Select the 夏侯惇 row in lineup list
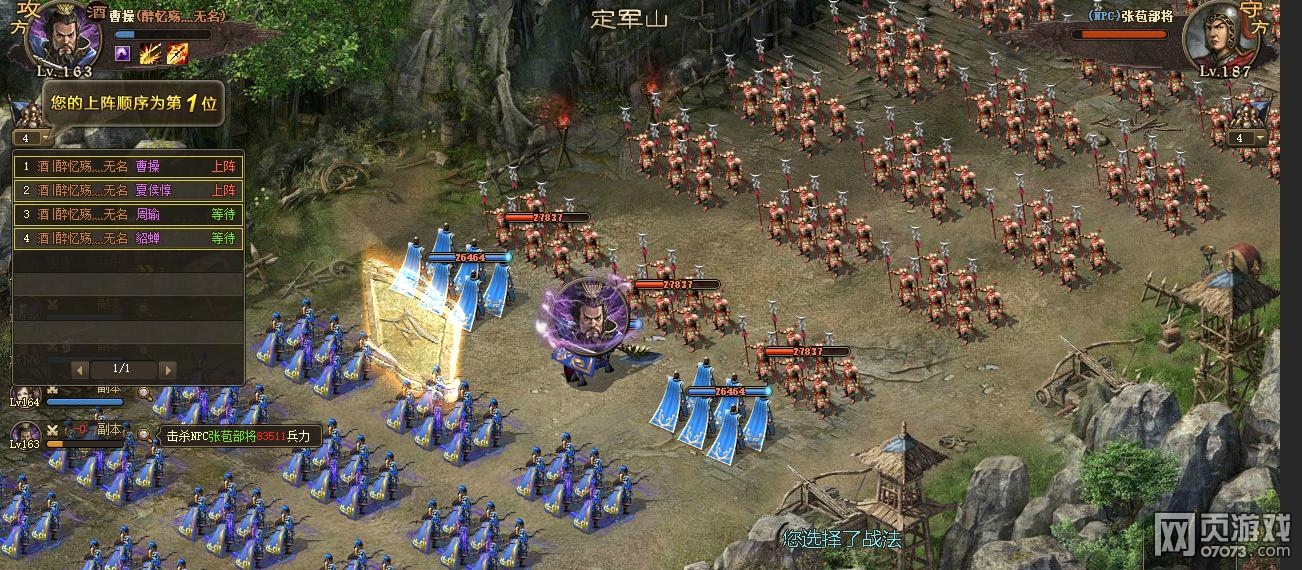The height and width of the screenshot is (570, 1302). coord(128,190)
